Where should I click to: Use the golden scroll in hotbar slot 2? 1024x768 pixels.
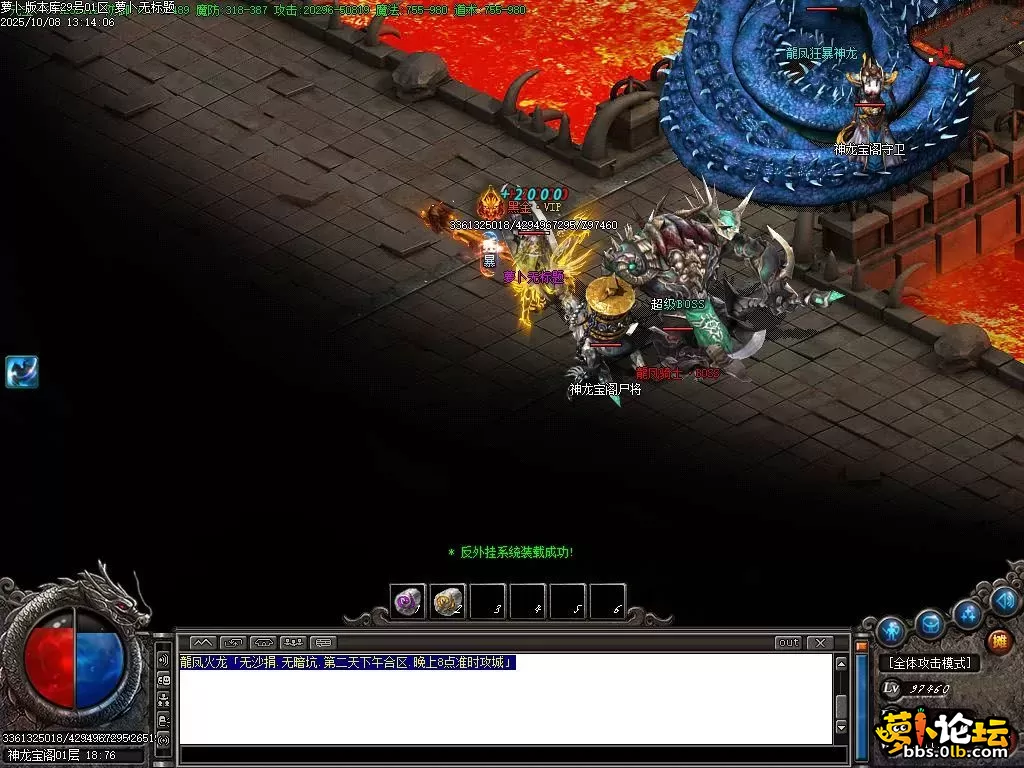click(x=447, y=601)
